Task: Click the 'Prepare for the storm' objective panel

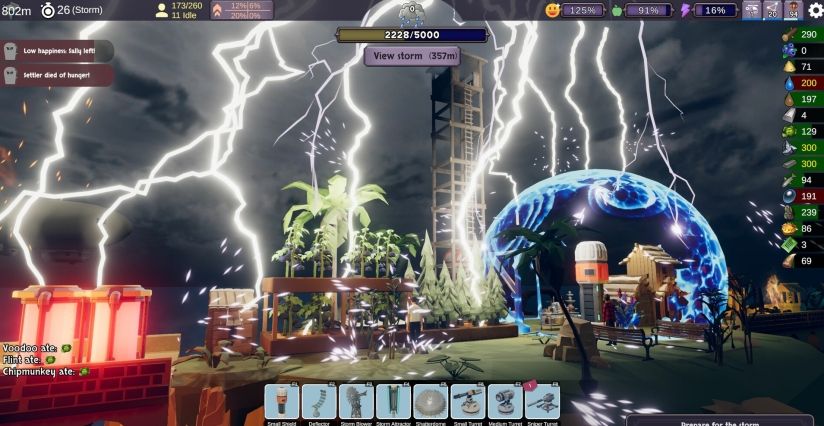Action: click(x=719, y=420)
